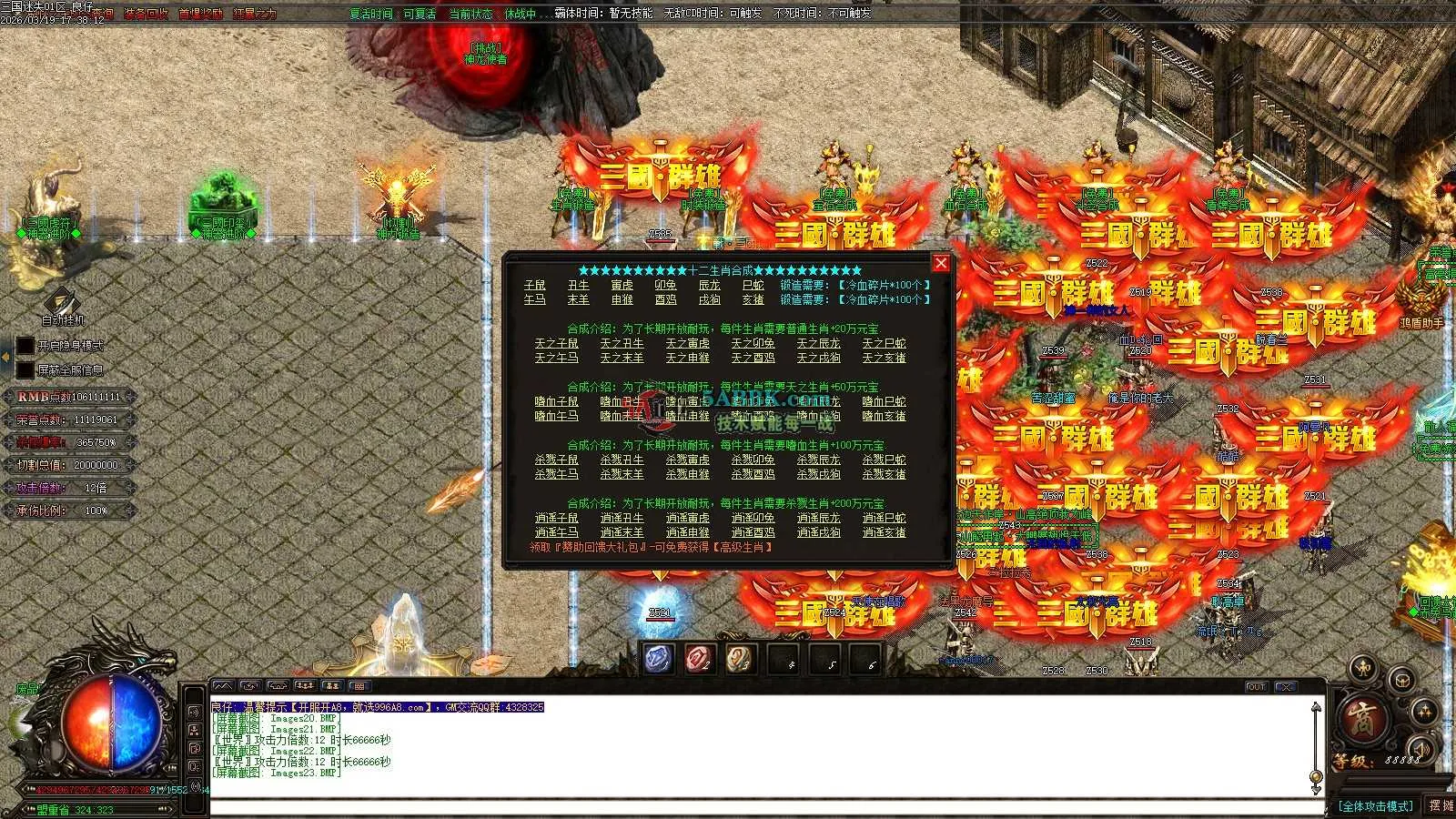Switch the 全体攻击模式 attack mode
The width and height of the screenshot is (1456, 819).
click(1375, 806)
